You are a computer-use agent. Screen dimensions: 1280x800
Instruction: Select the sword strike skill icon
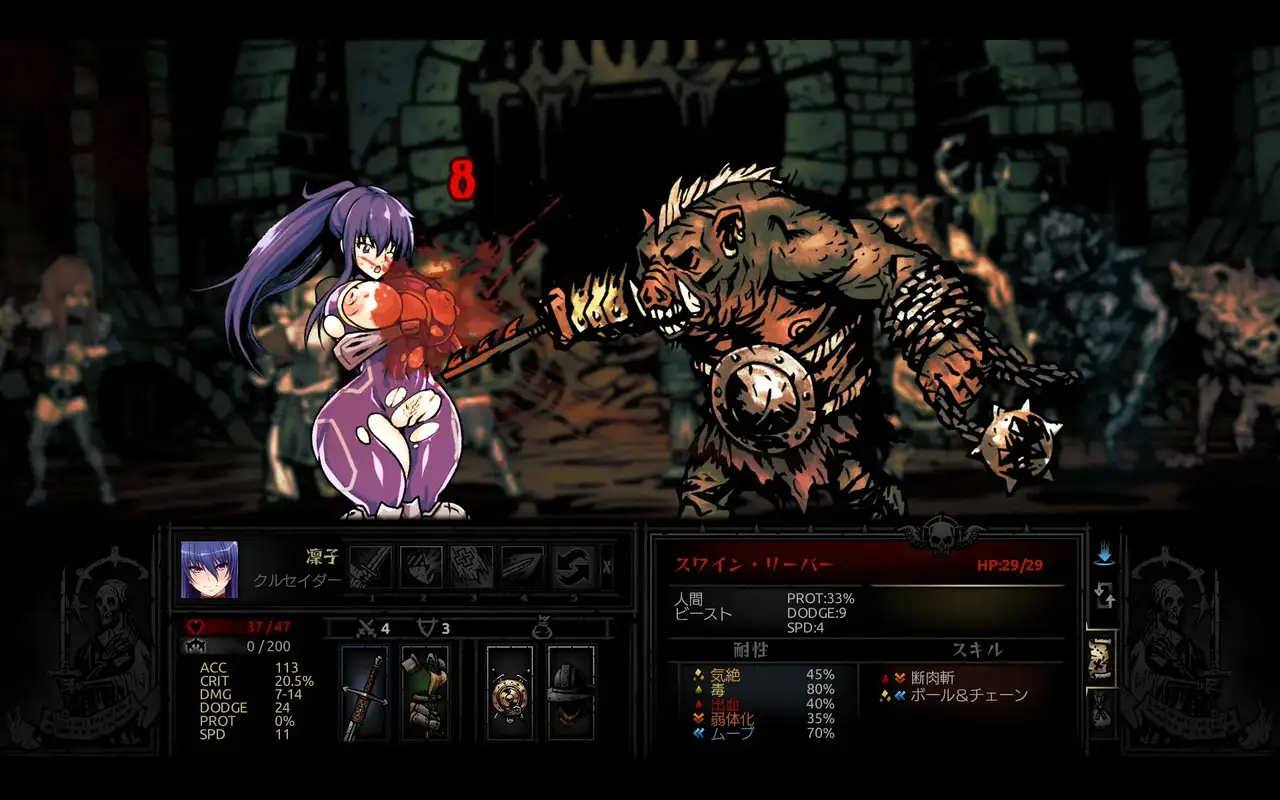(x=370, y=567)
